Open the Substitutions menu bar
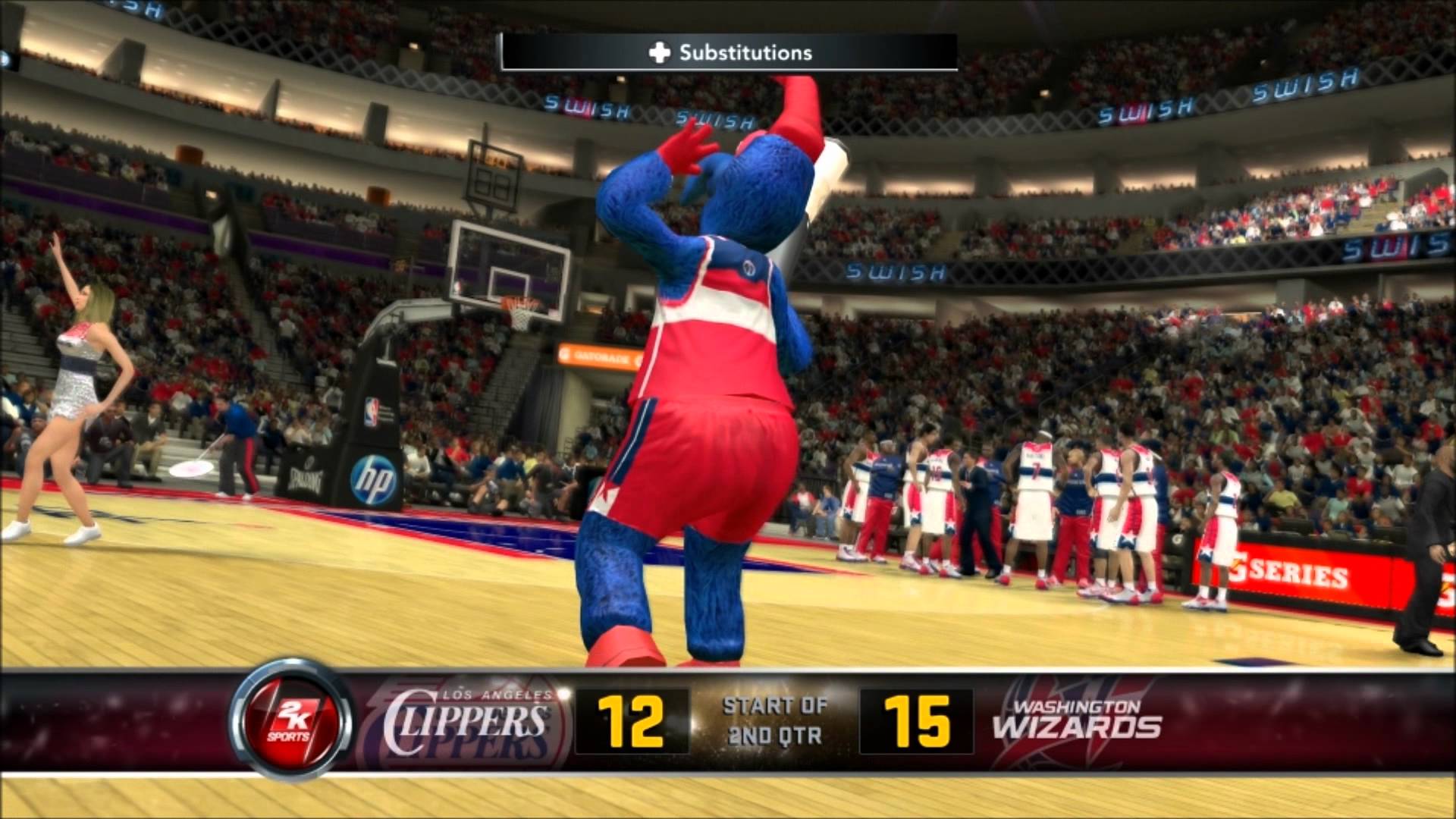1456x819 pixels. [728, 52]
